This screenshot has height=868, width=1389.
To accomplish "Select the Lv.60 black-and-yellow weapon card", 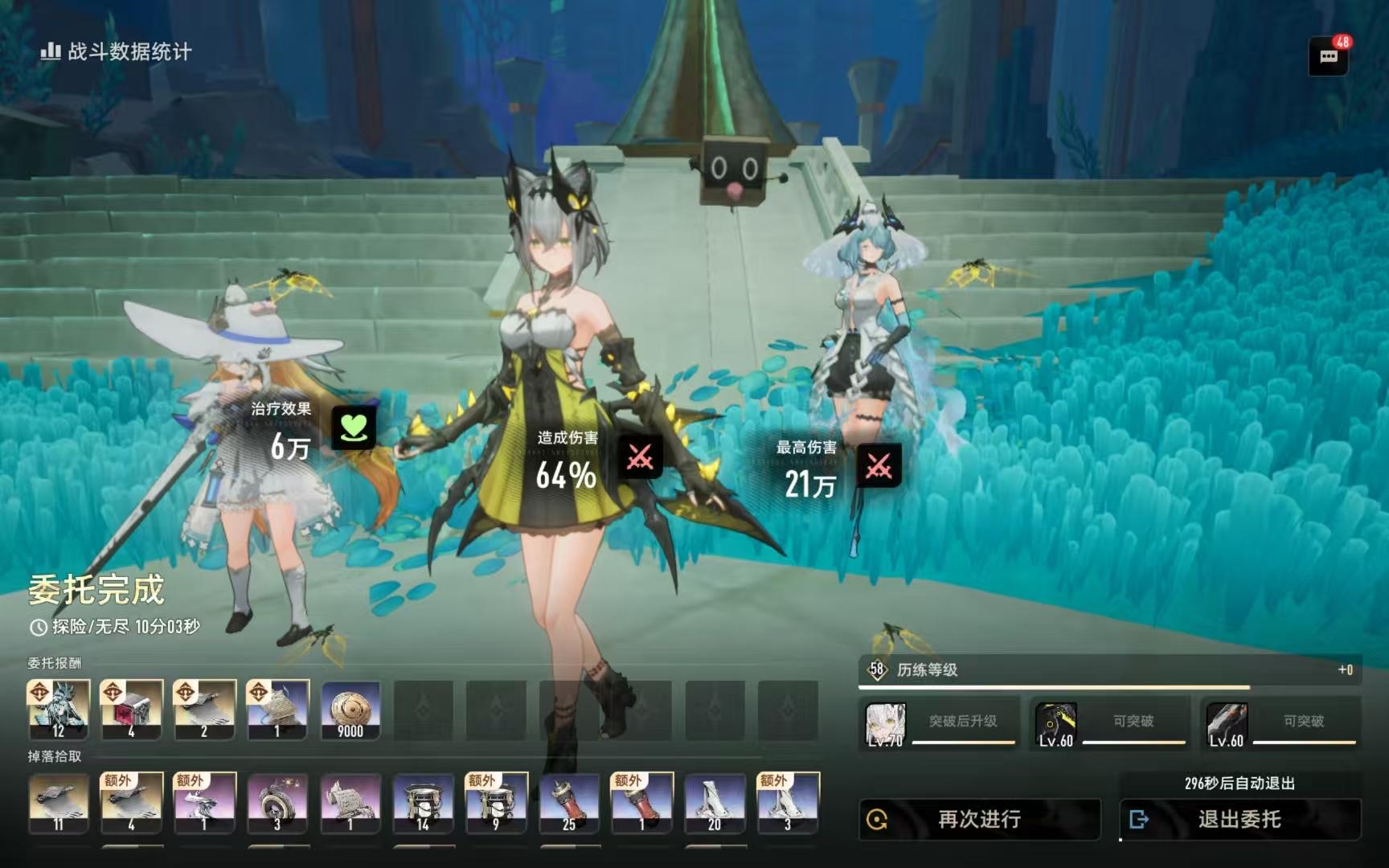I will click(1056, 723).
